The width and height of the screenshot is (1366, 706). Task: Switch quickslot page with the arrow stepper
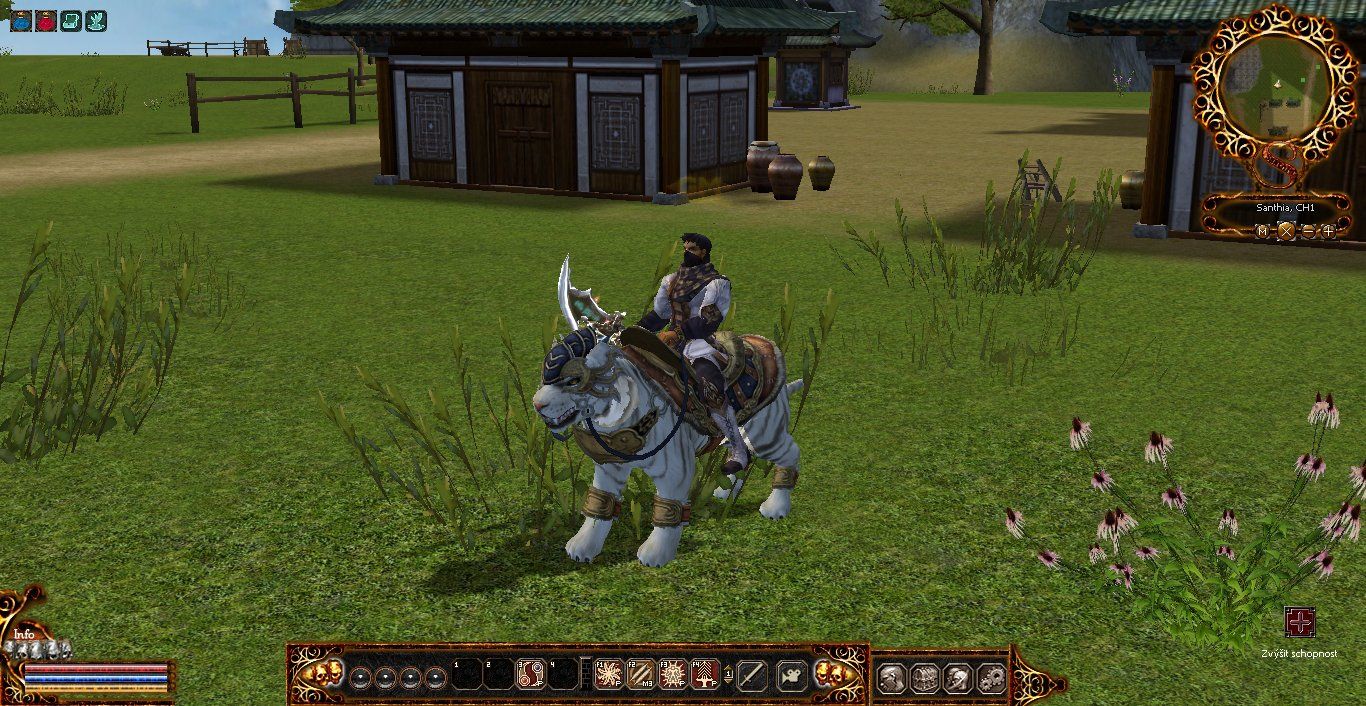(x=728, y=675)
